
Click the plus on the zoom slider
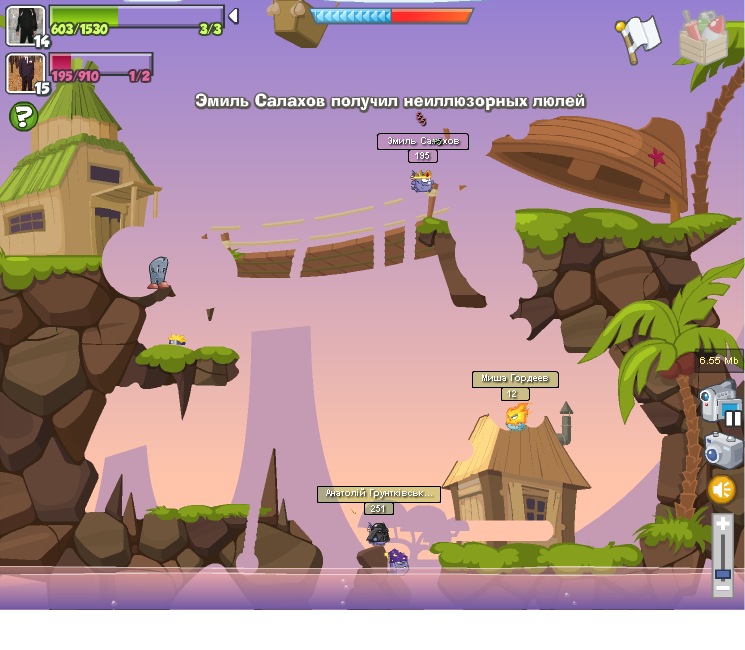(722, 527)
